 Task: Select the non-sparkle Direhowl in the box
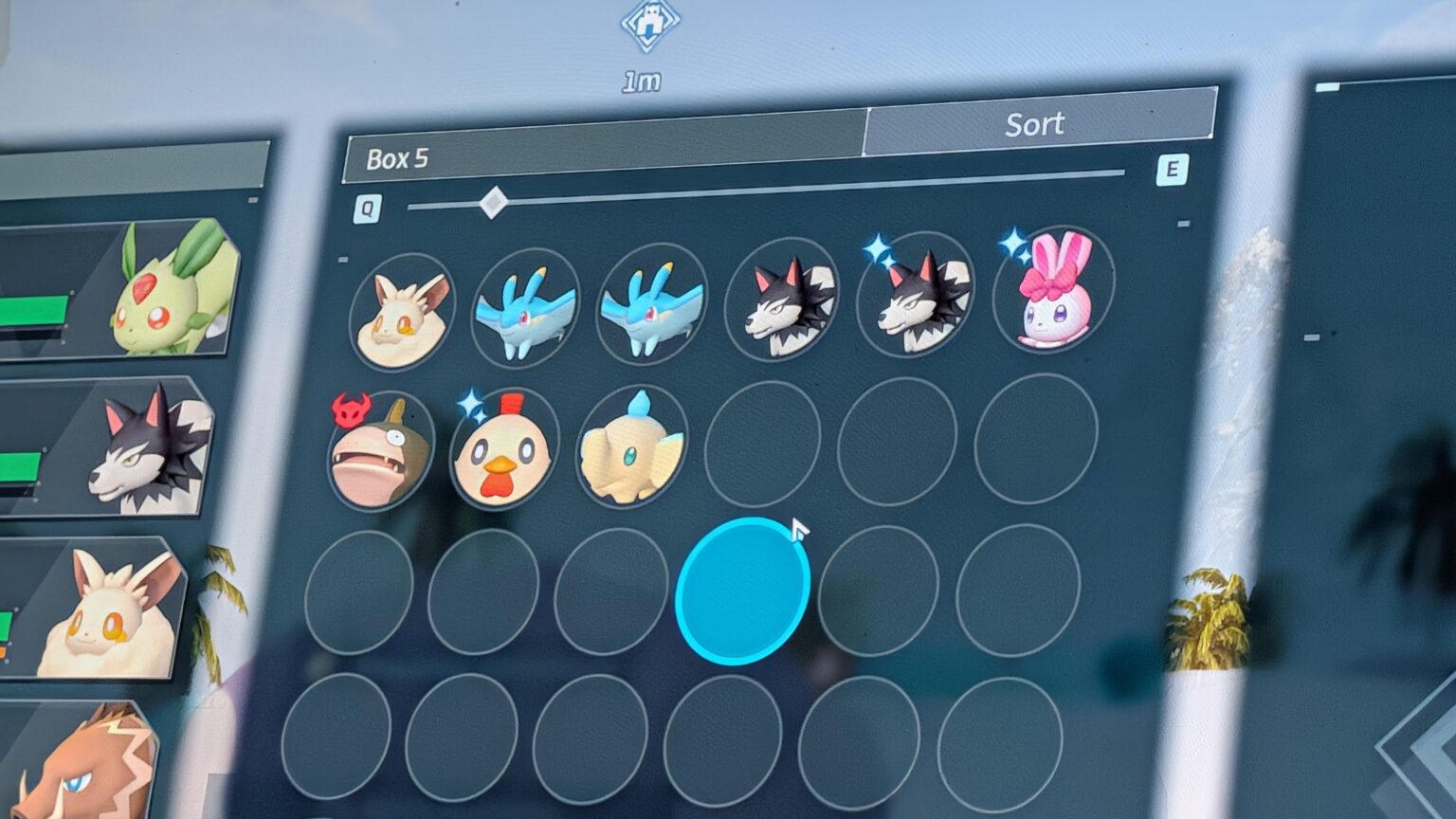(x=785, y=301)
